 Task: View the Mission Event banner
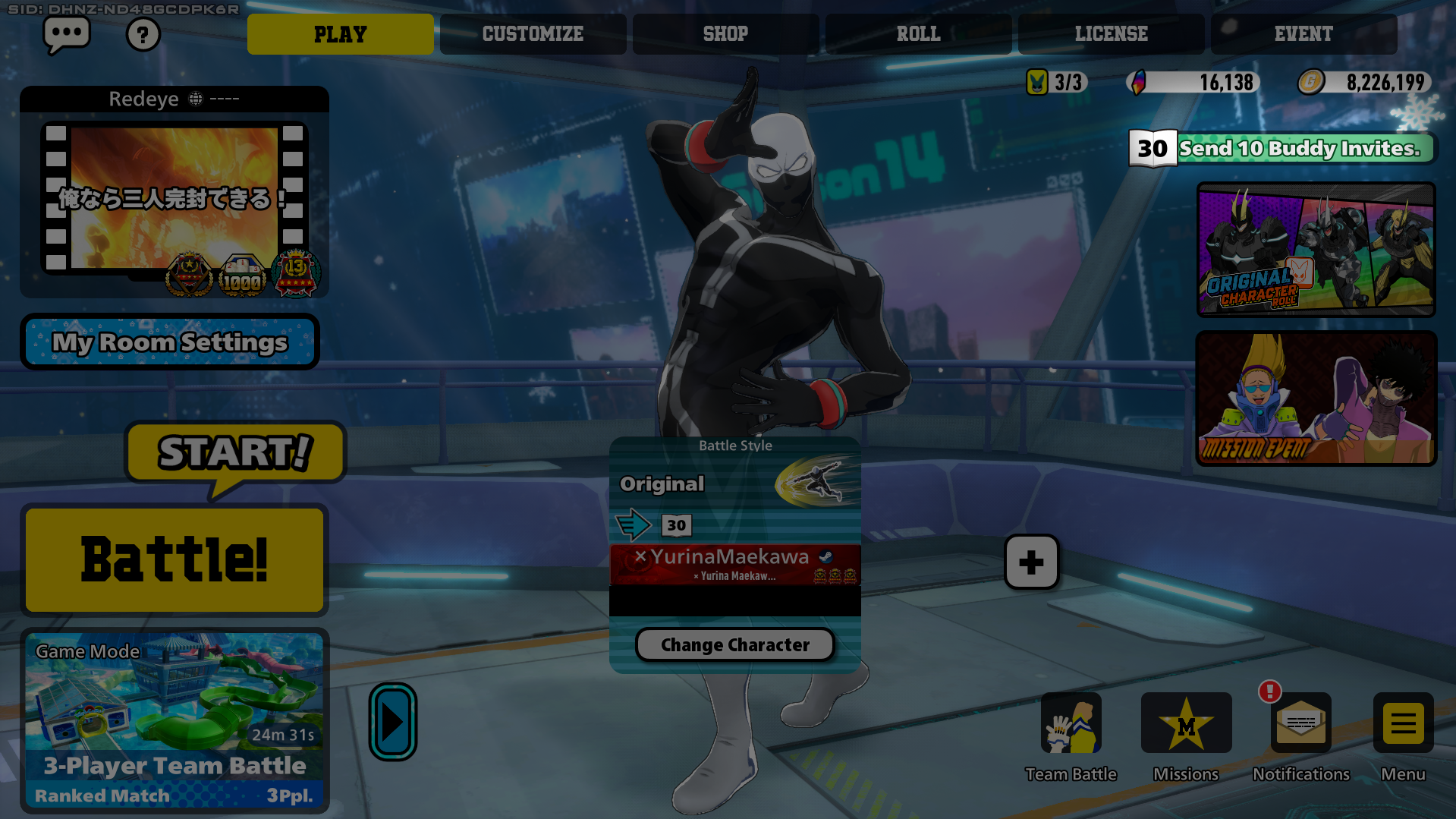(x=1316, y=398)
